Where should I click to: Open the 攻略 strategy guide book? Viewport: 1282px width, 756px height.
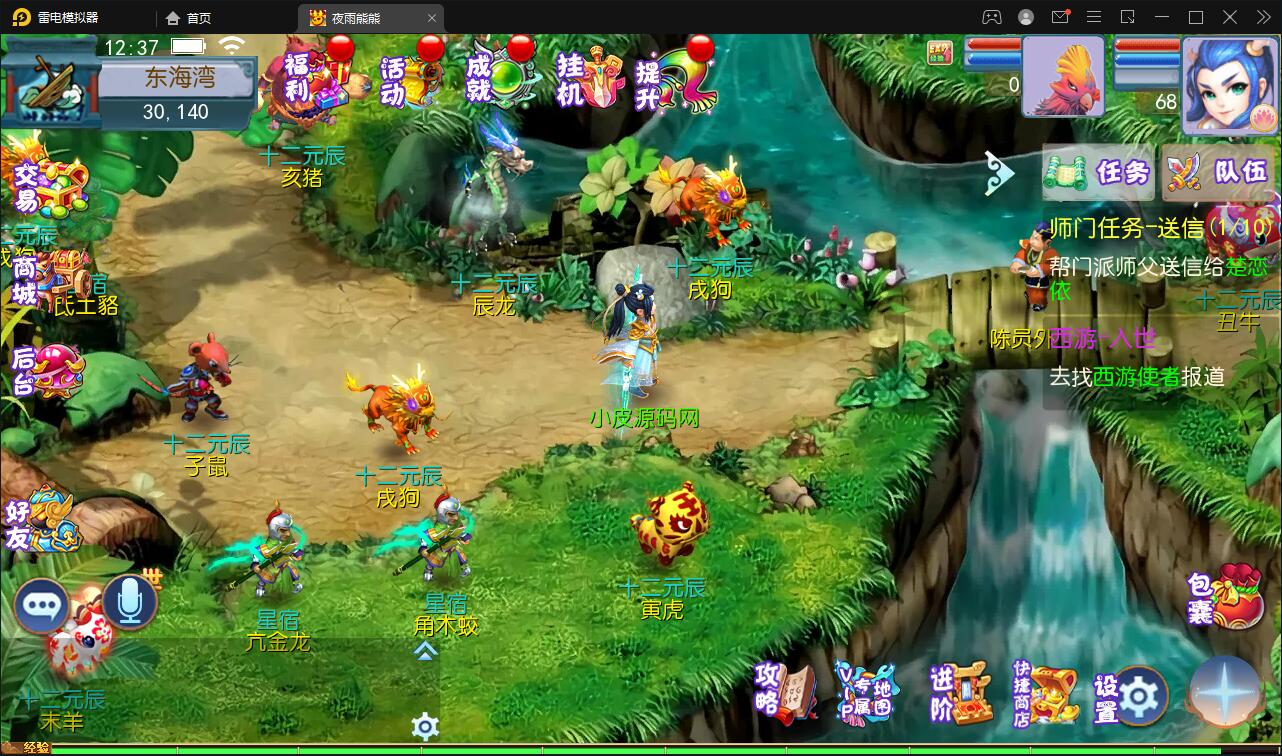786,690
